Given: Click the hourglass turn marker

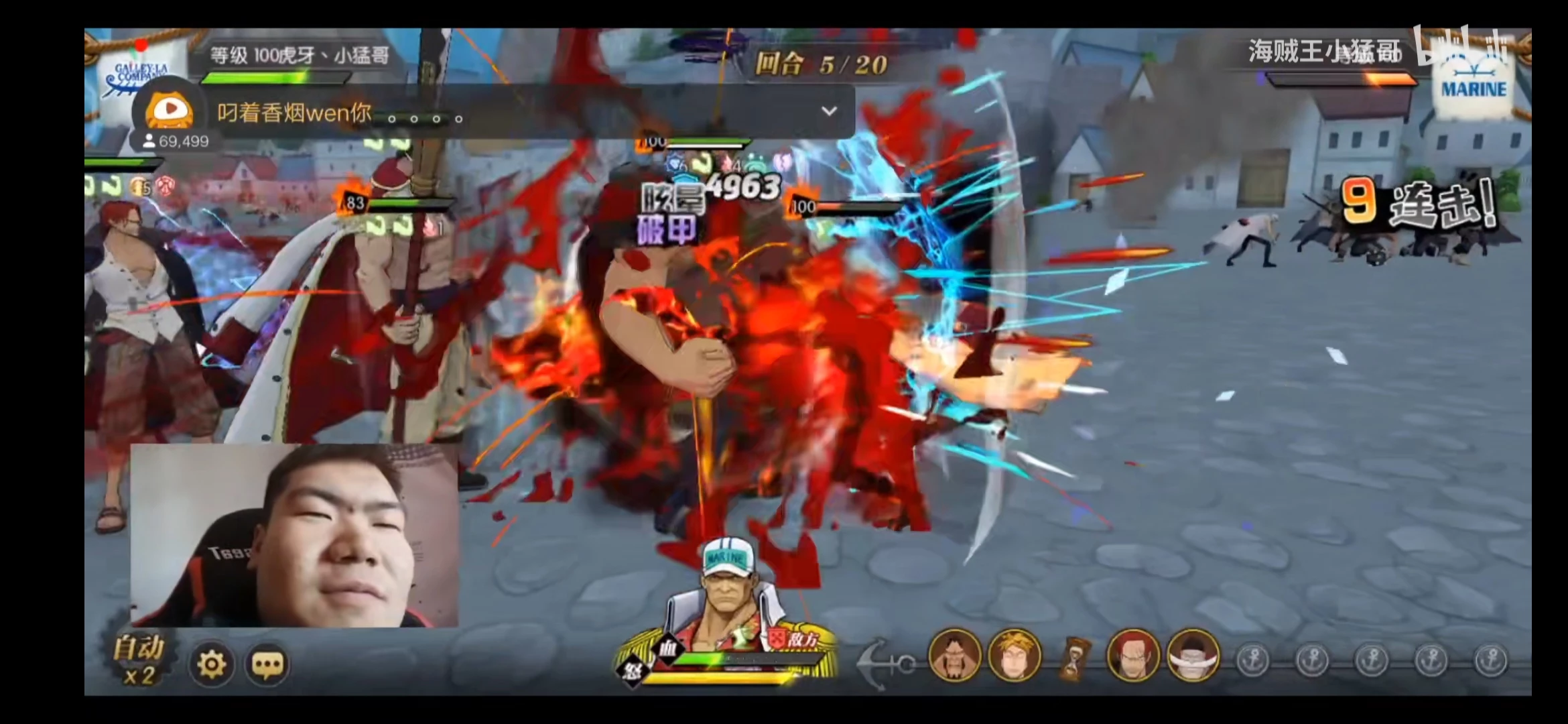Looking at the screenshot, I should (1074, 658).
